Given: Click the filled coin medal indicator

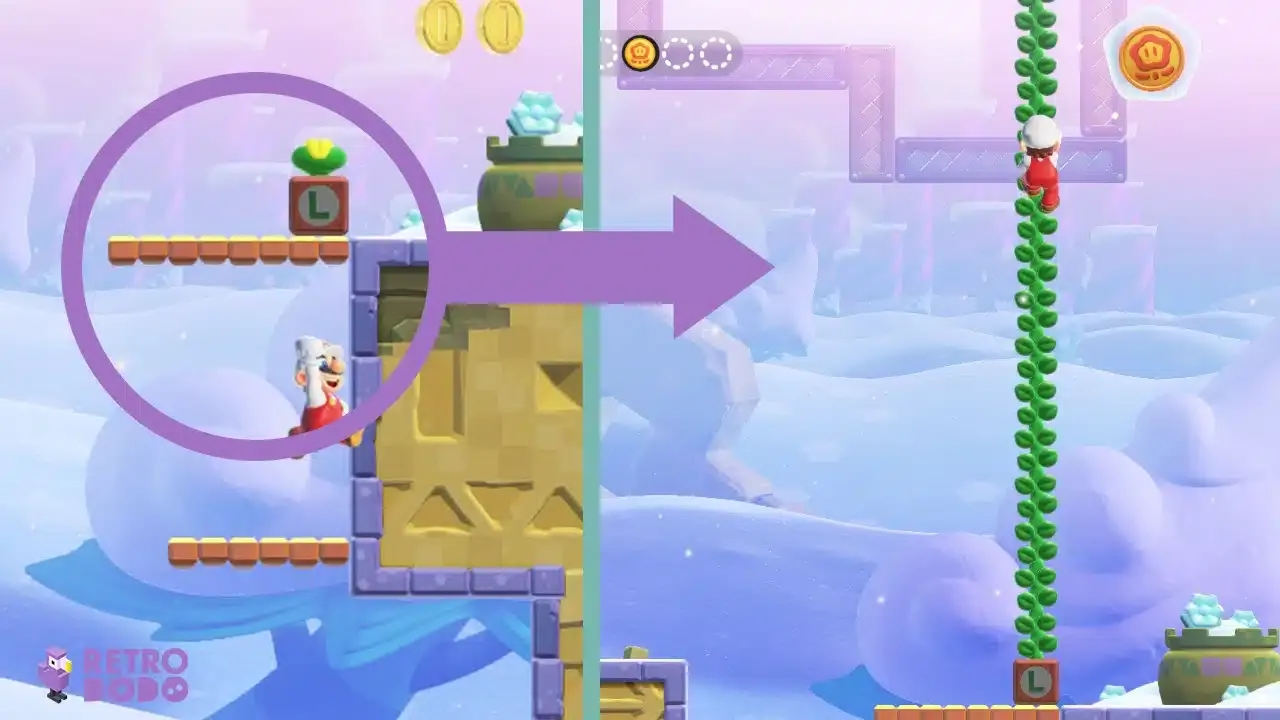Looking at the screenshot, I should (640, 50).
